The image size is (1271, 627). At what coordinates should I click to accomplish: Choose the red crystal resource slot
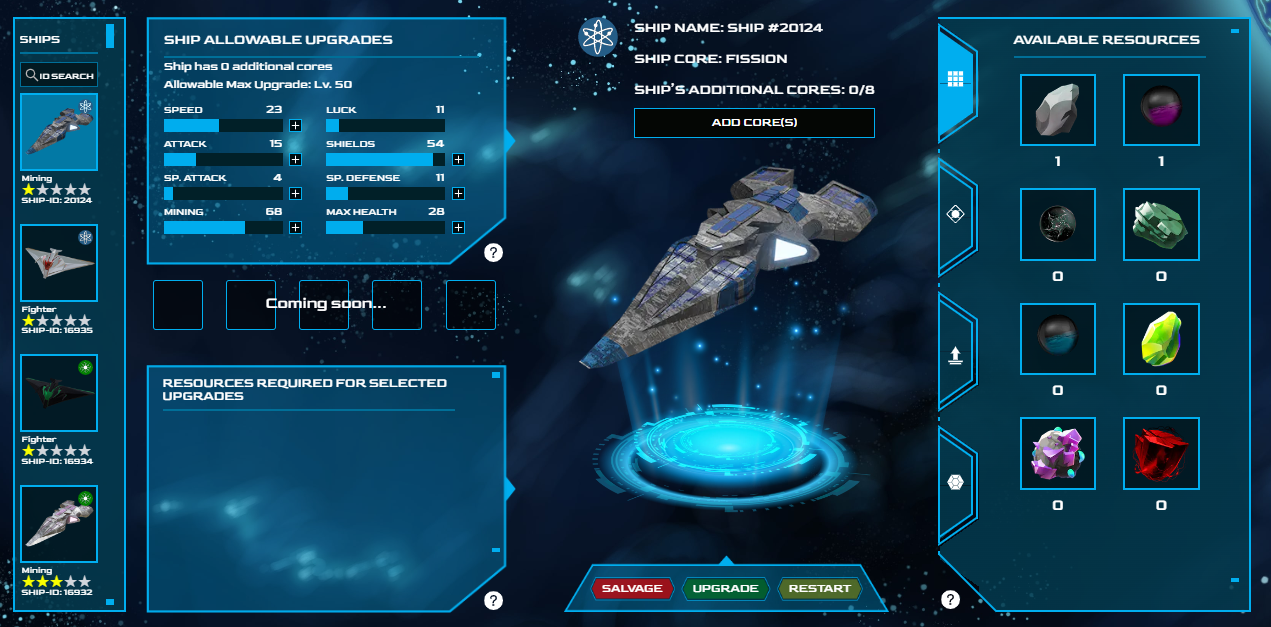(x=1161, y=454)
